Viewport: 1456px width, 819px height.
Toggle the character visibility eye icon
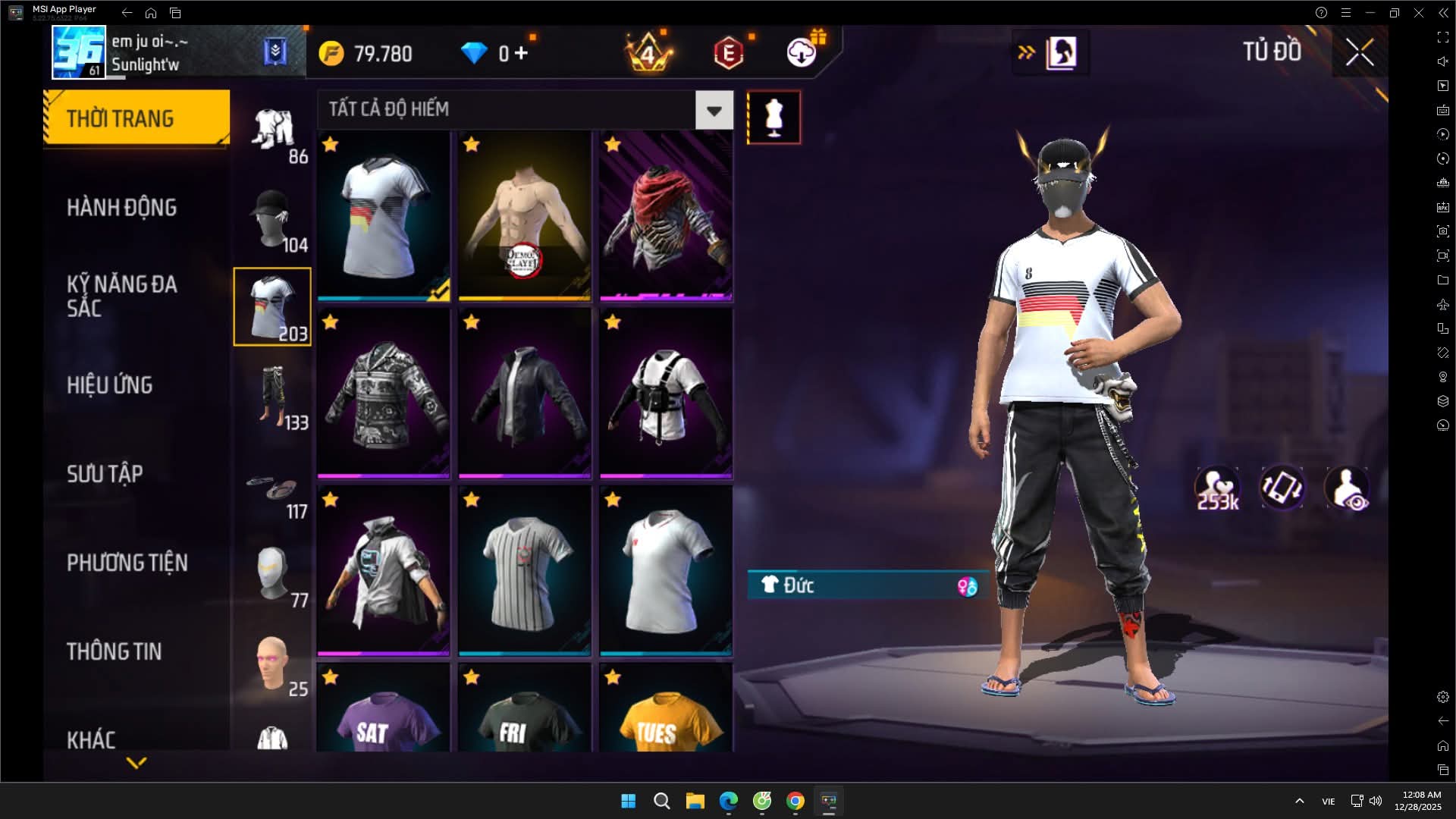click(x=1348, y=489)
